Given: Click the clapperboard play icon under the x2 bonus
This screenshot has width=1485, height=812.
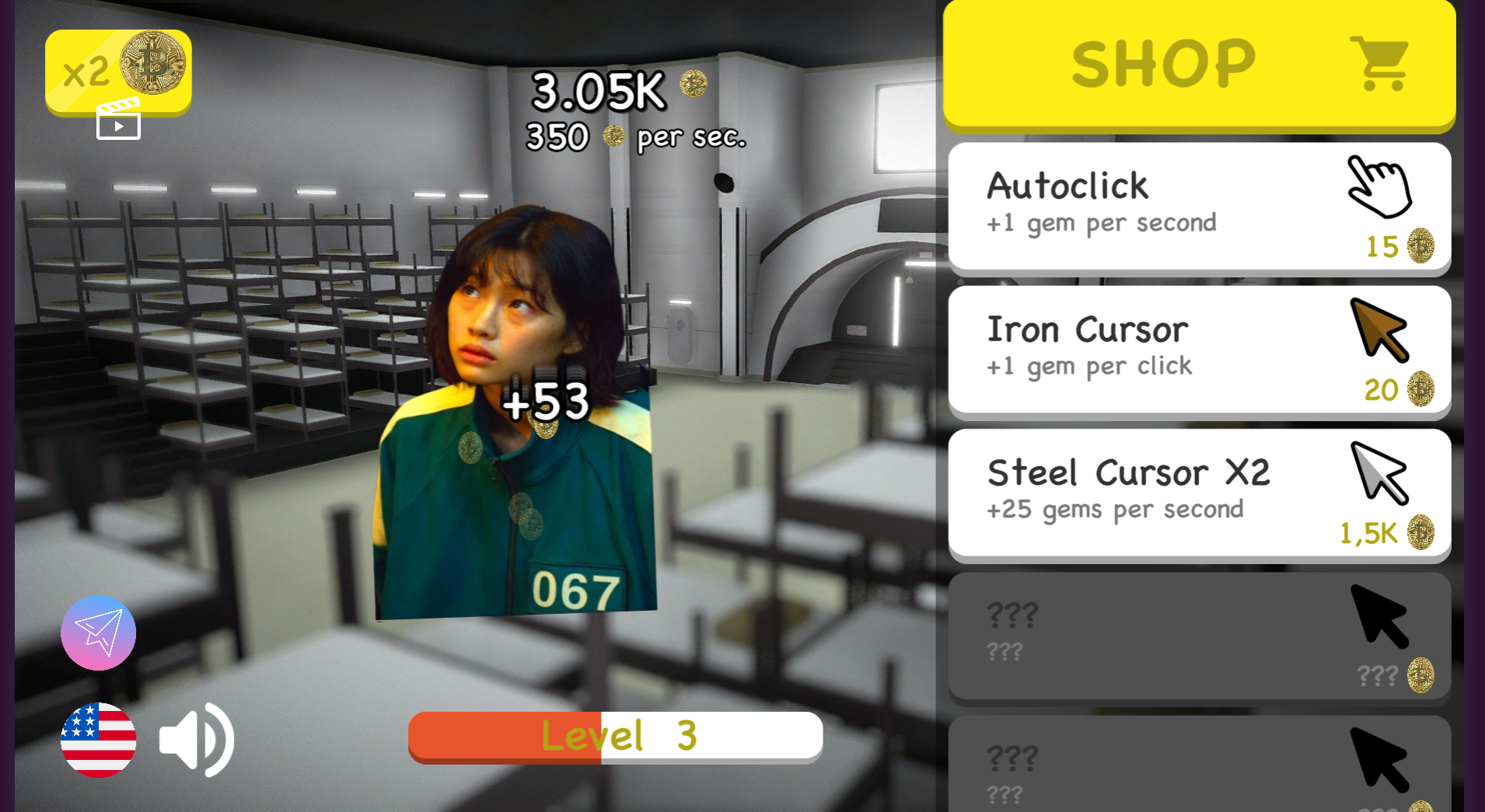Looking at the screenshot, I should tap(118, 120).
